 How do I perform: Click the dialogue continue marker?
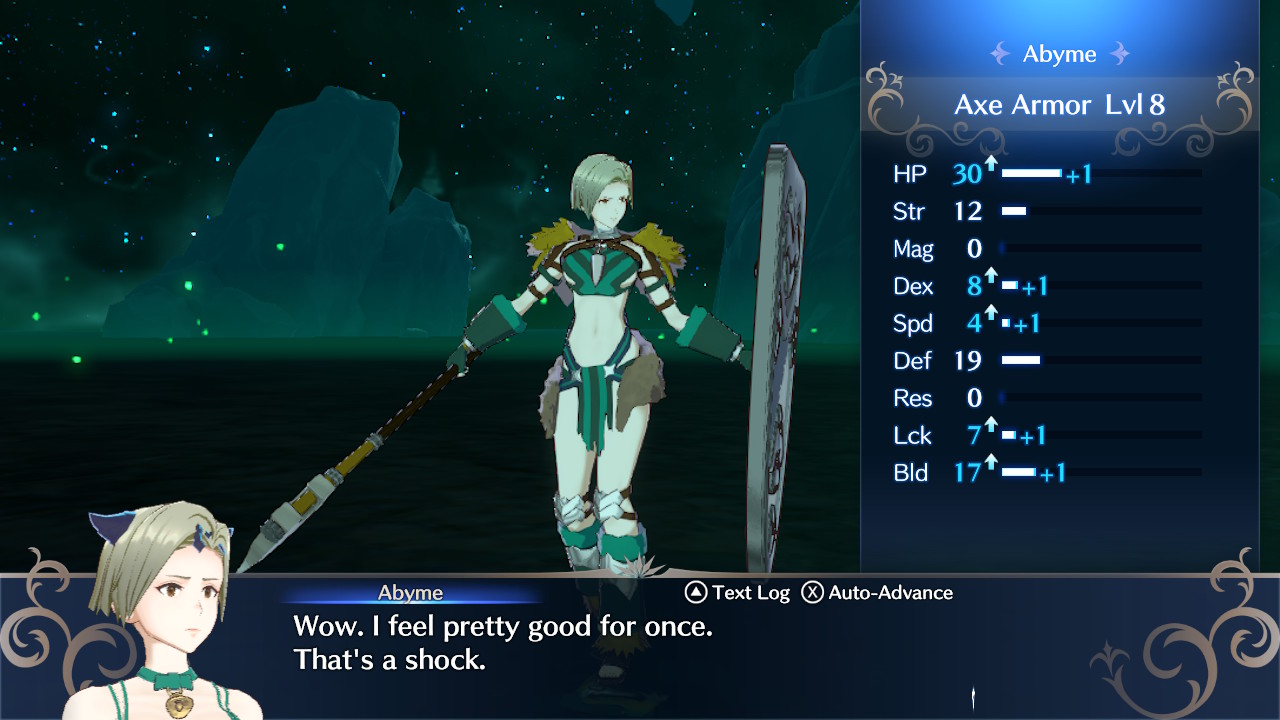974,696
